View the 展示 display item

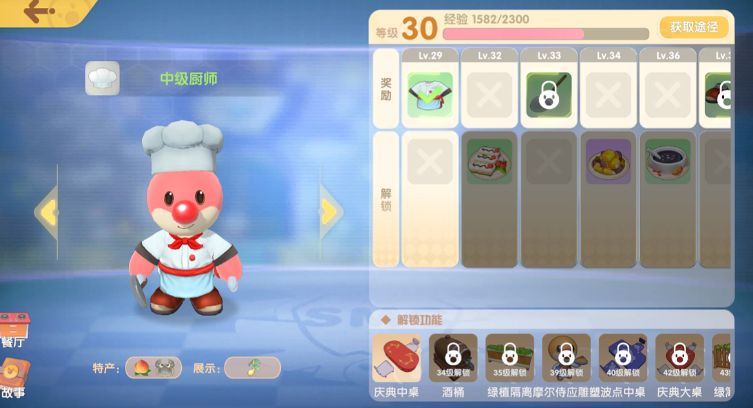[251, 368]
